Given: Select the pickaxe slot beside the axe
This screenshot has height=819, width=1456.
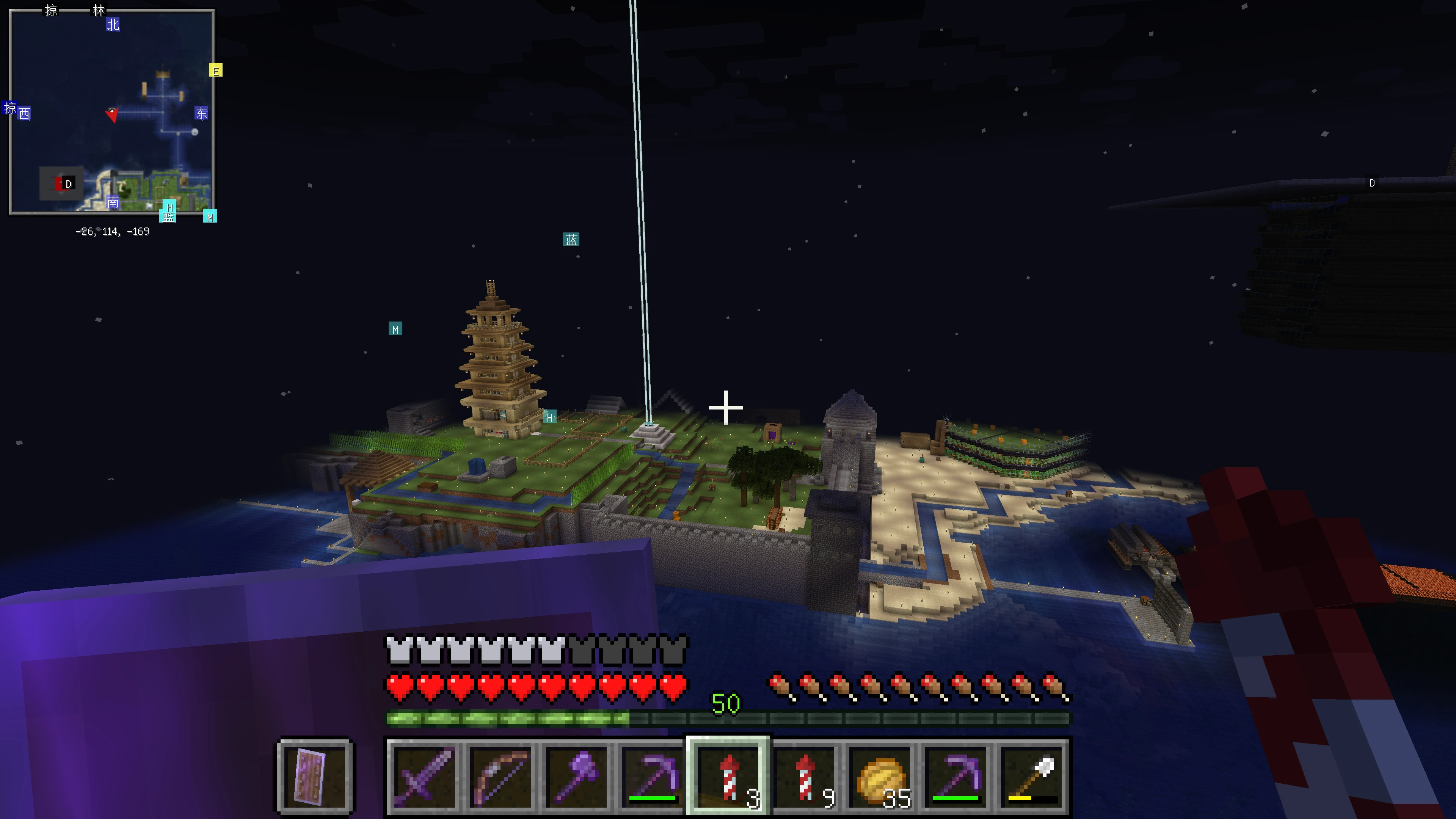Looking at the screenshot, I should pyautogui.click(x=652, y=776).
